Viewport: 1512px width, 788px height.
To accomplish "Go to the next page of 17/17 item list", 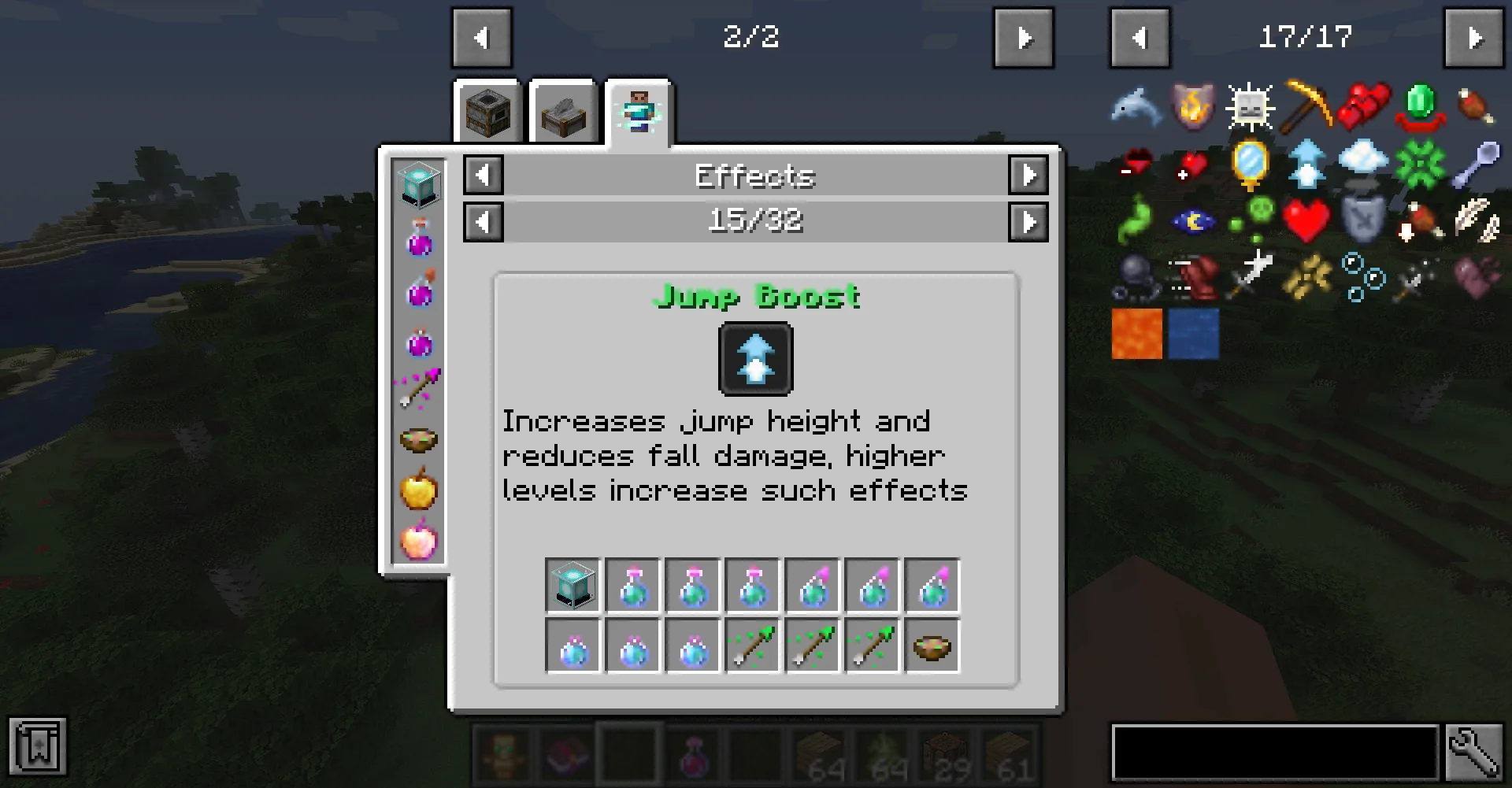I will (x=1476, y=36).
